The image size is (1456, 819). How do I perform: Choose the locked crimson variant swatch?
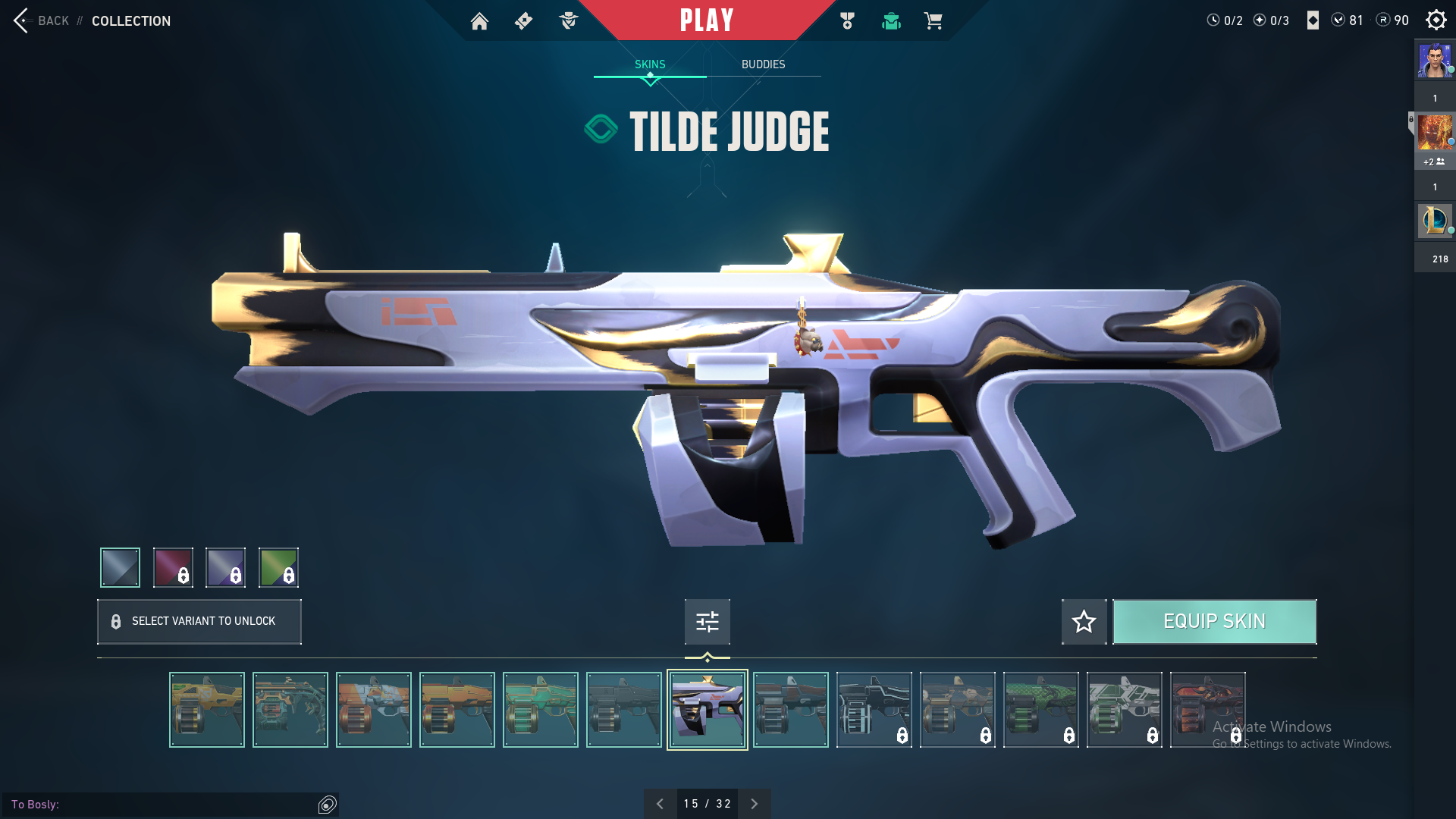point(173,567)
